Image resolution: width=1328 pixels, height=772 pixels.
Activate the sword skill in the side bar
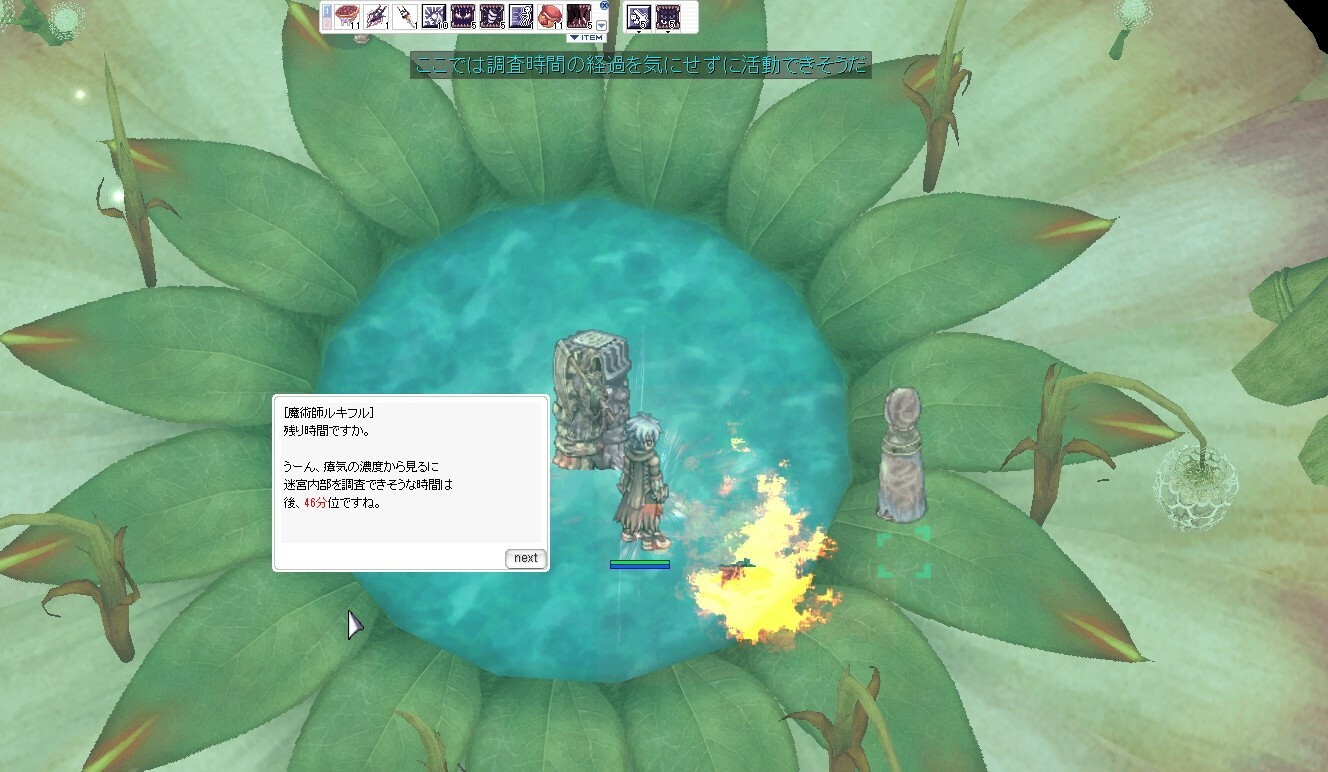[x=639, y=16]
